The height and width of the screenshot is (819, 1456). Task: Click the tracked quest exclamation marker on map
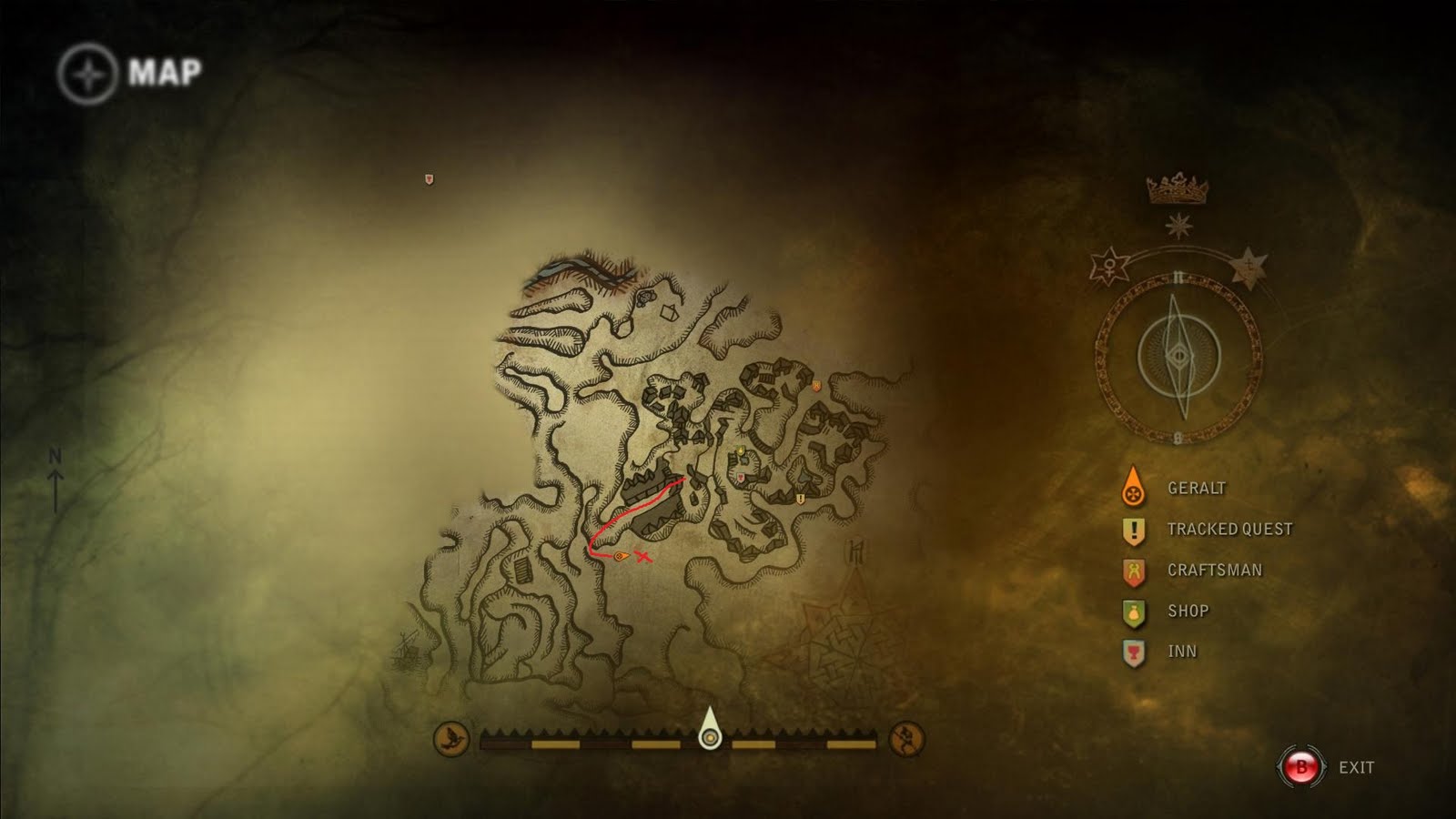coord(800,498)
